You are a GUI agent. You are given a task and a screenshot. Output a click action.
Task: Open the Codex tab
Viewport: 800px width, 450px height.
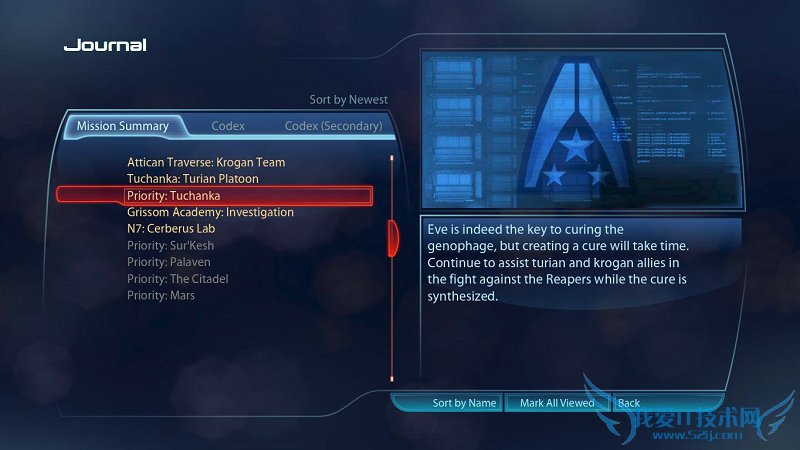[228, 127]
